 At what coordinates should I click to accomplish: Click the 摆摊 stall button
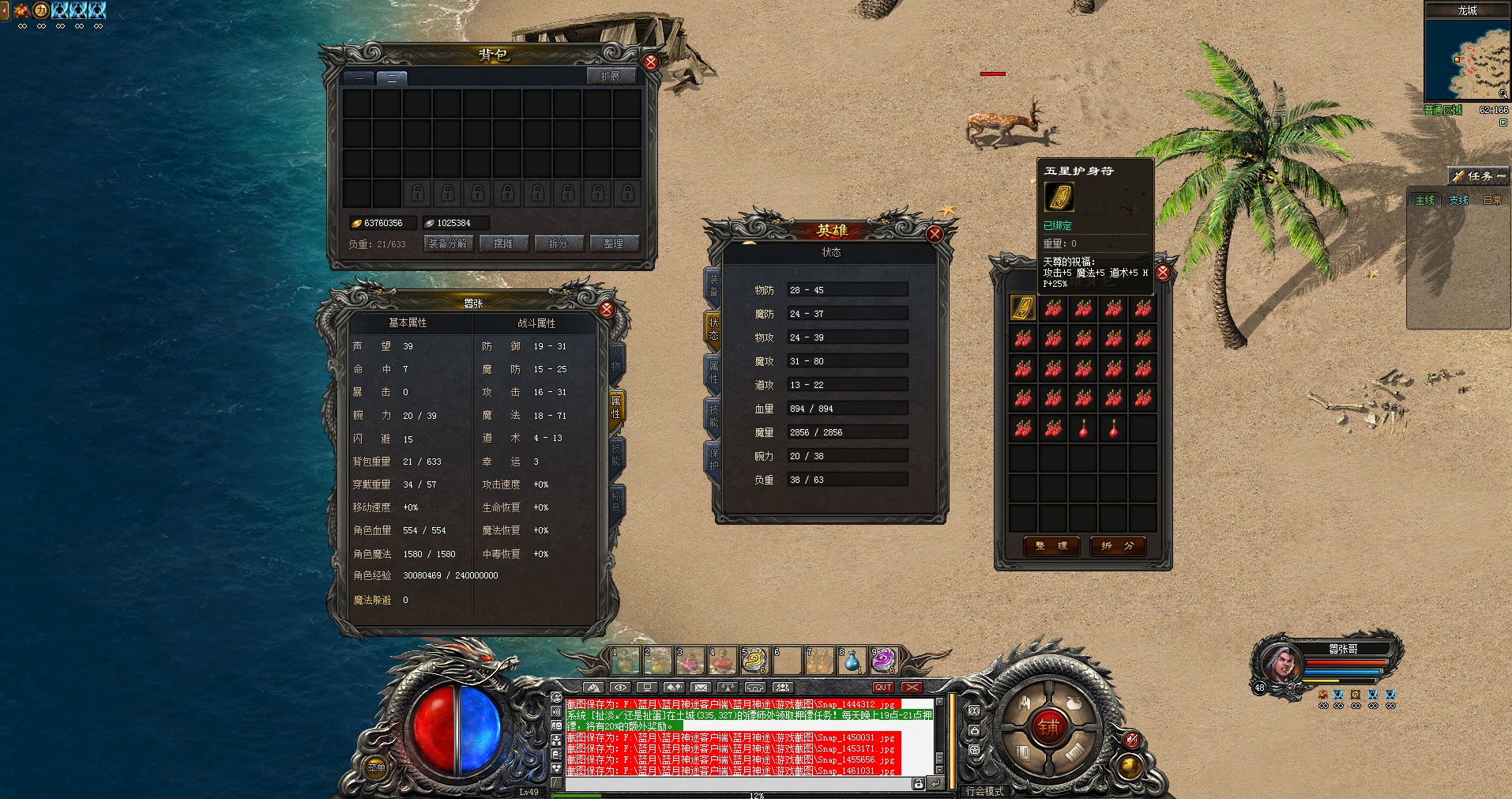tap(503, 243)
